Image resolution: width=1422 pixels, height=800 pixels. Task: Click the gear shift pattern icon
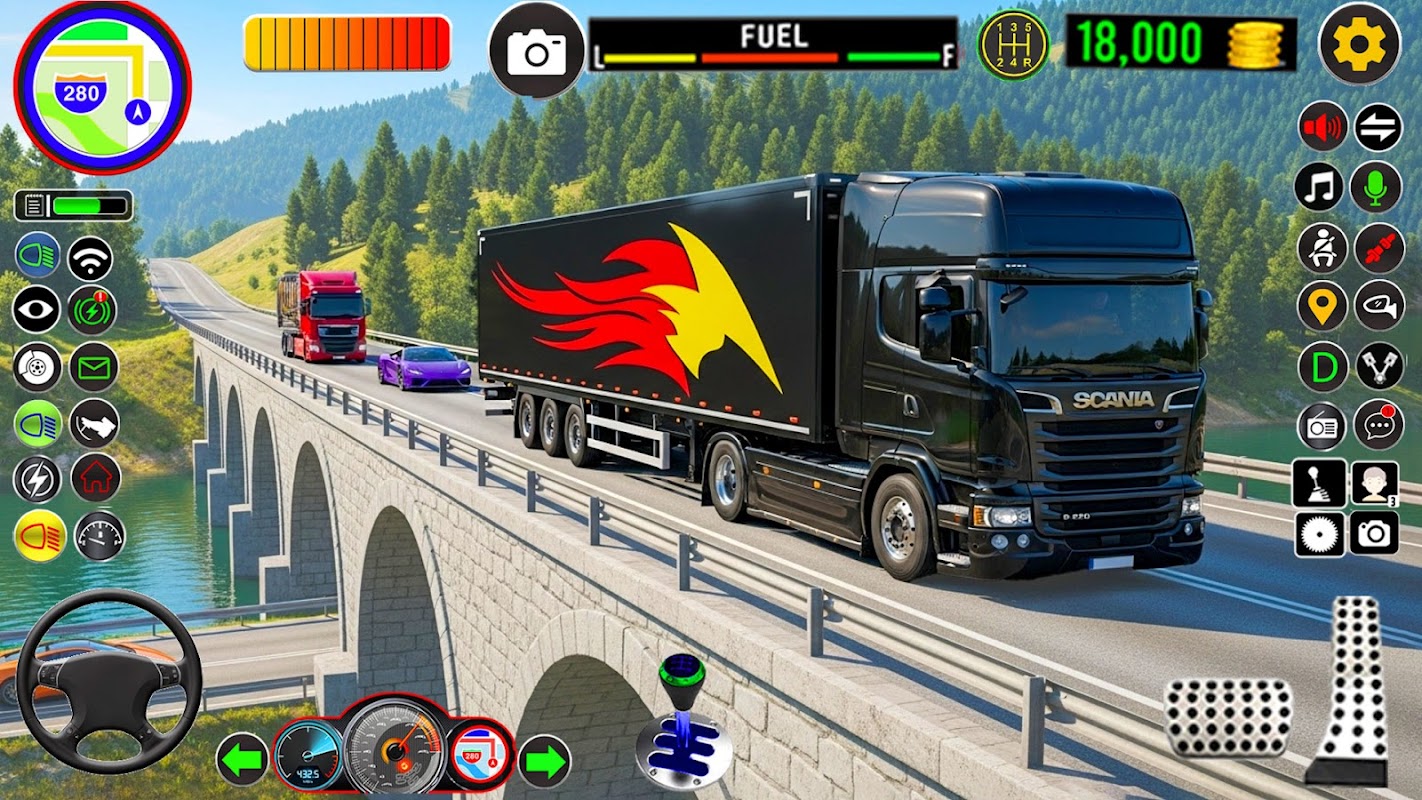pyautogui.click(x=1013, y=44)
